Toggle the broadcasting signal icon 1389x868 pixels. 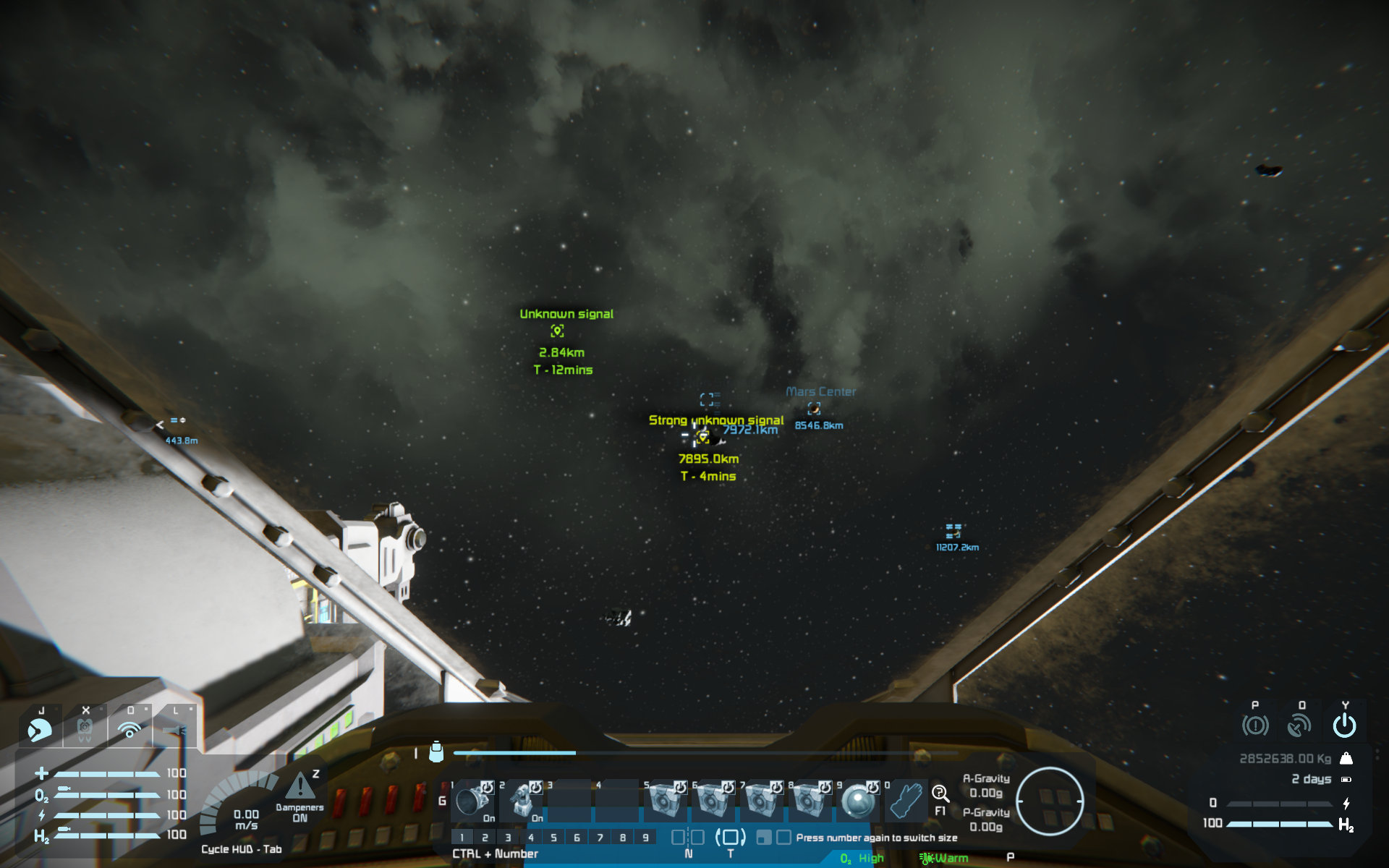click(x=129, y=730)
